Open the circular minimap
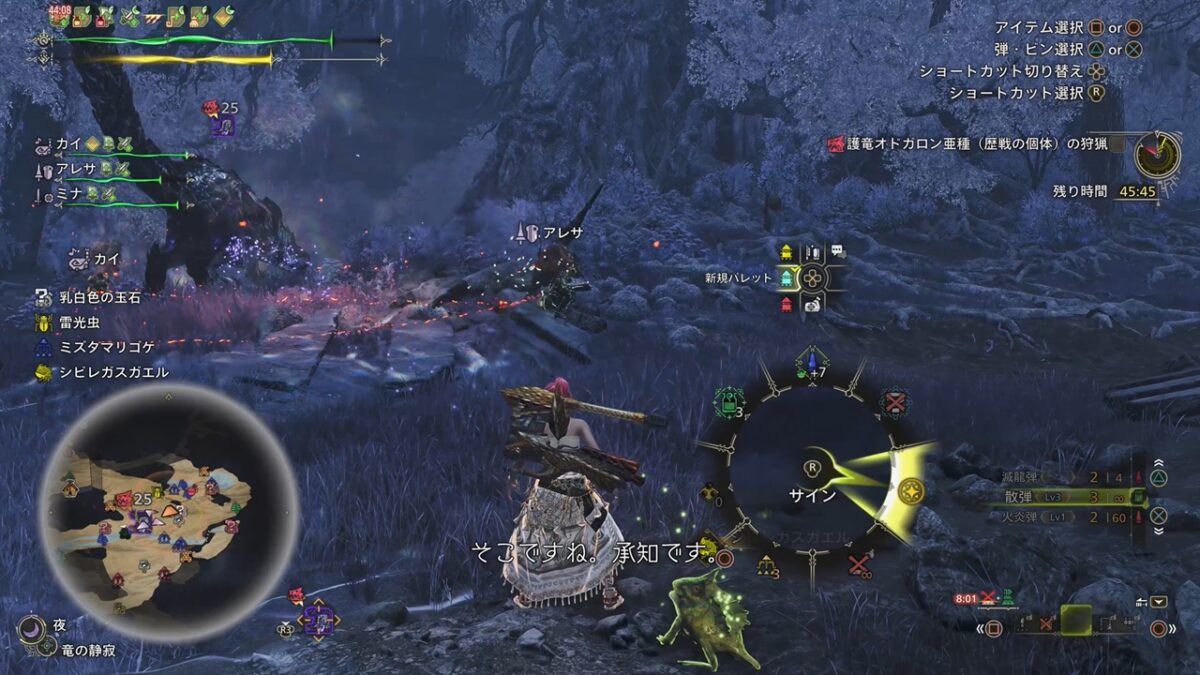Screen dimensions: 1200x675 [x=167, y=511]
